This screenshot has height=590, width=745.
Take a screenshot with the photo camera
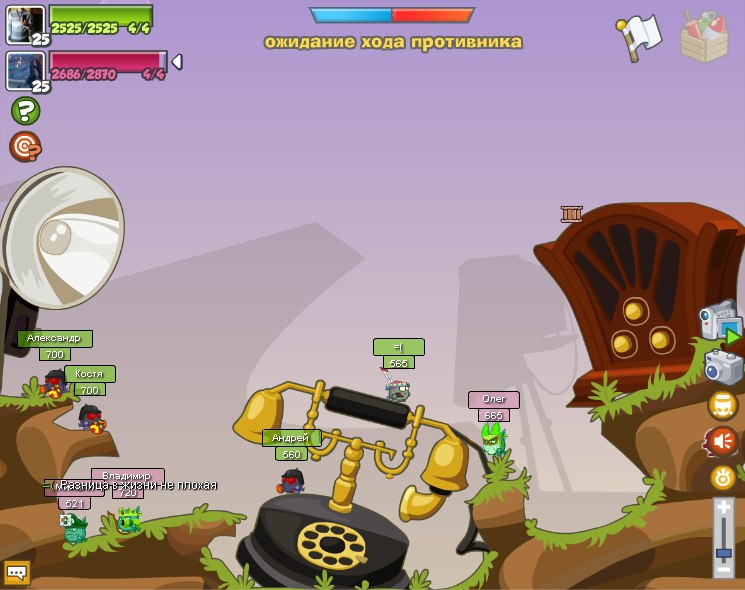(723, 367)
